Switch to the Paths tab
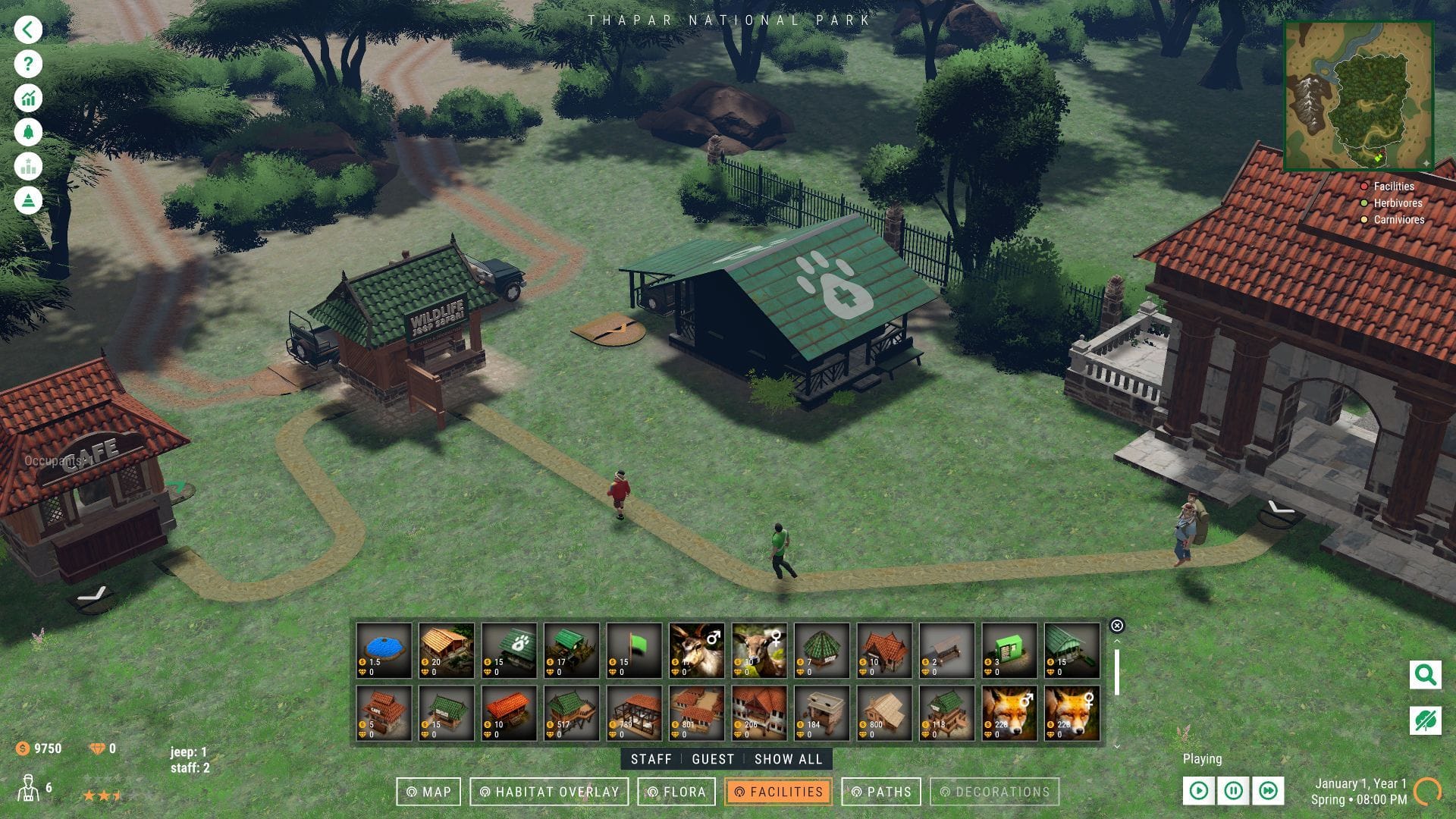 (881, 792)
